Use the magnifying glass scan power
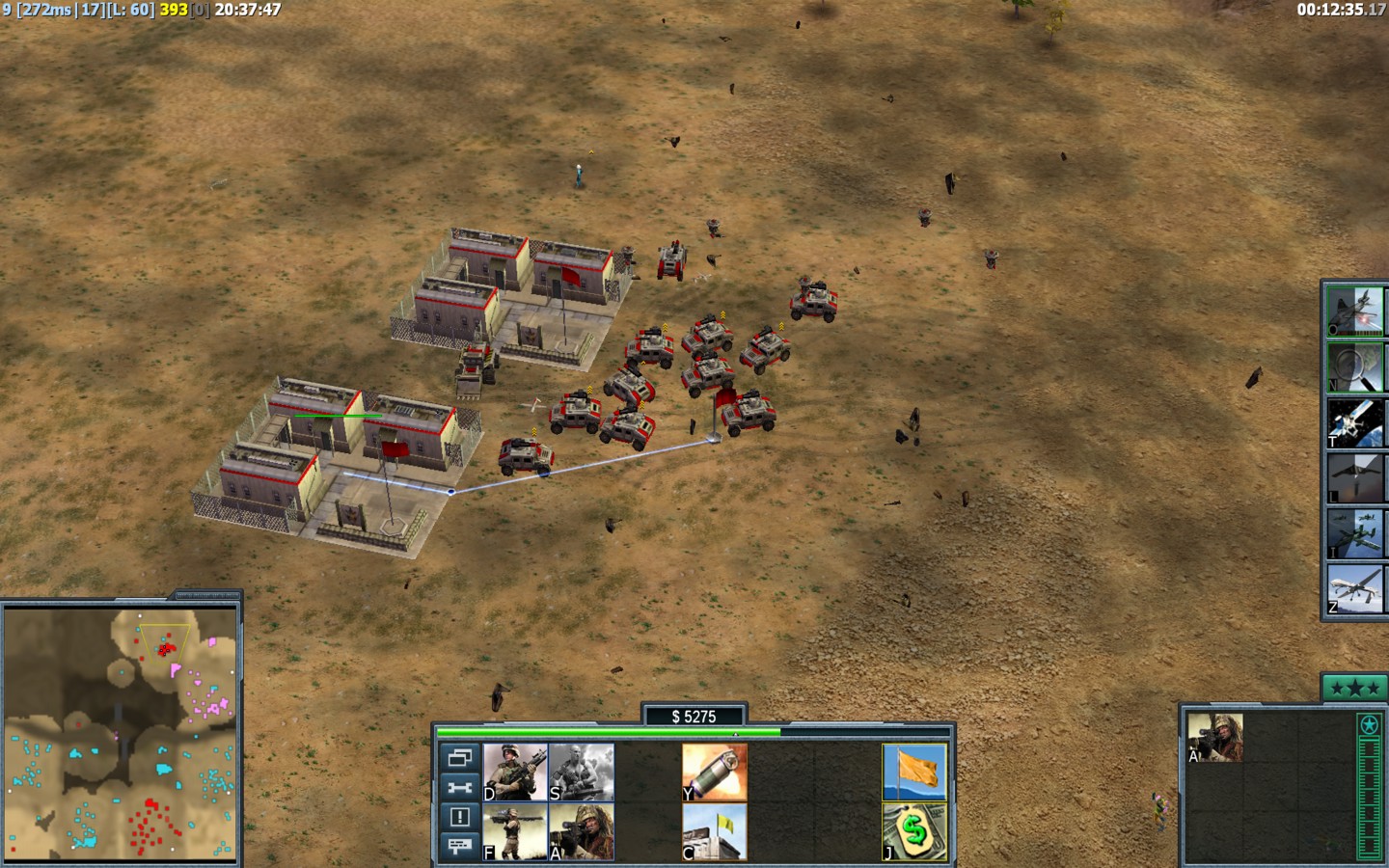Screen dimensions: 1389x868 point(1354,366)
